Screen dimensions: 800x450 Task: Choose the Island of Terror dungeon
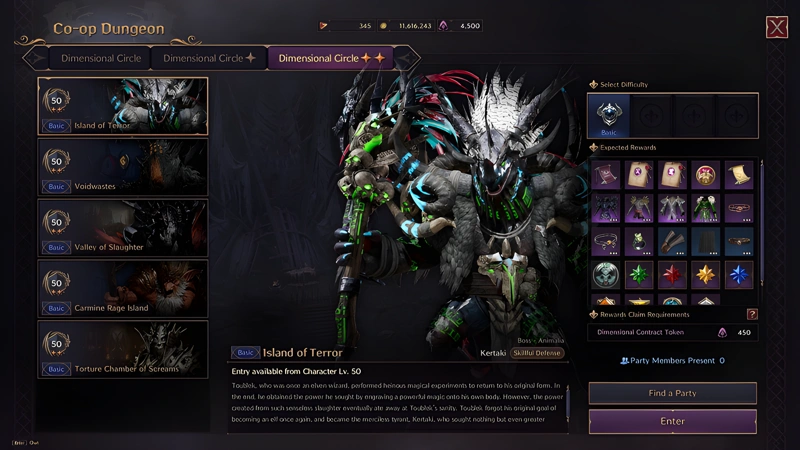(123, 106)
